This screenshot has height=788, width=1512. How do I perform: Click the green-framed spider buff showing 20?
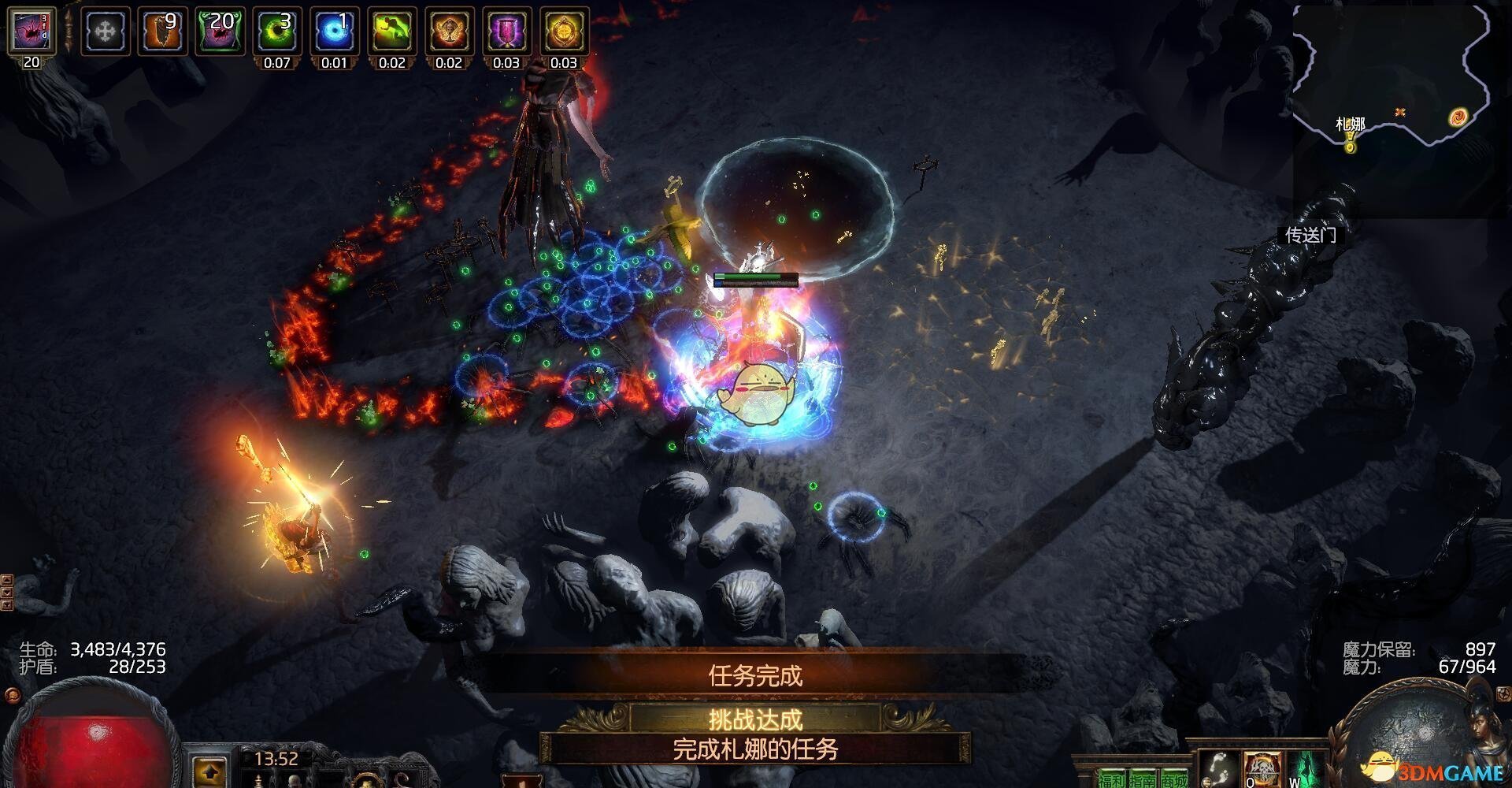(220, 32)
